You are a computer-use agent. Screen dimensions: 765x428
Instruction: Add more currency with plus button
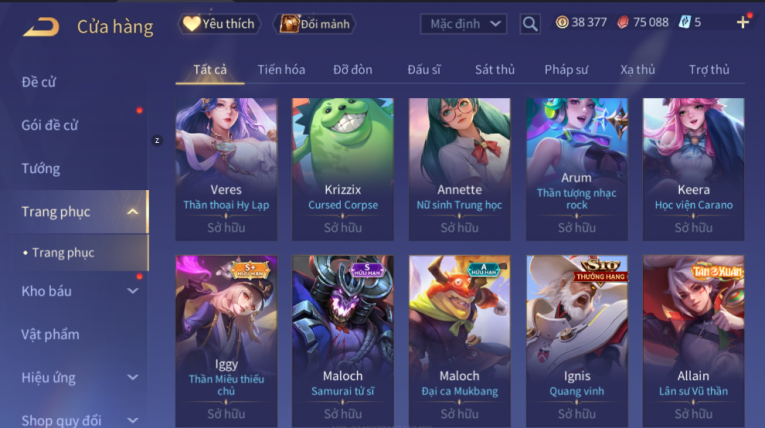click(742, 22)
